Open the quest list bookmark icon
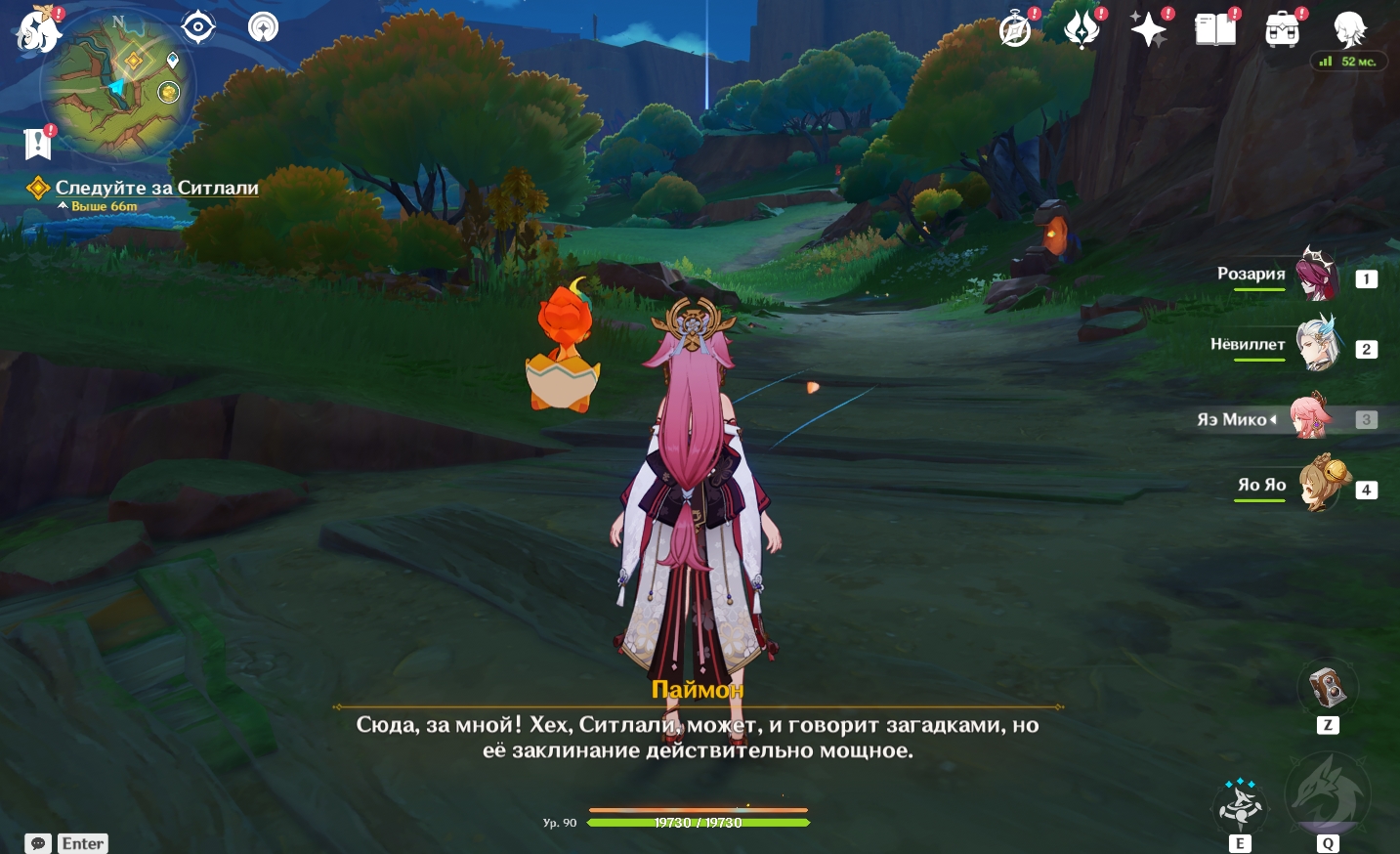Viewport: 1400px width, 854px height. (x=37, y=144)
